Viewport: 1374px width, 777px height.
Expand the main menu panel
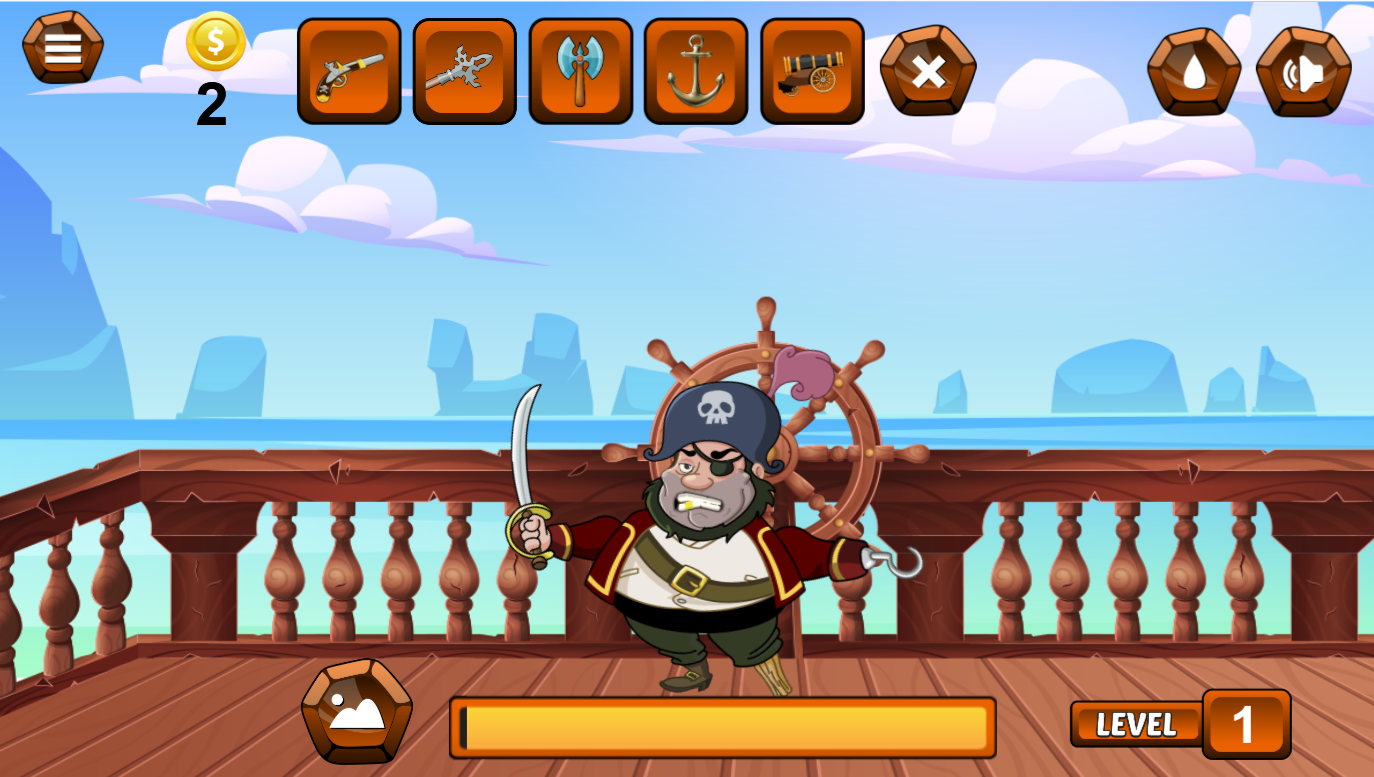[62, 46]
